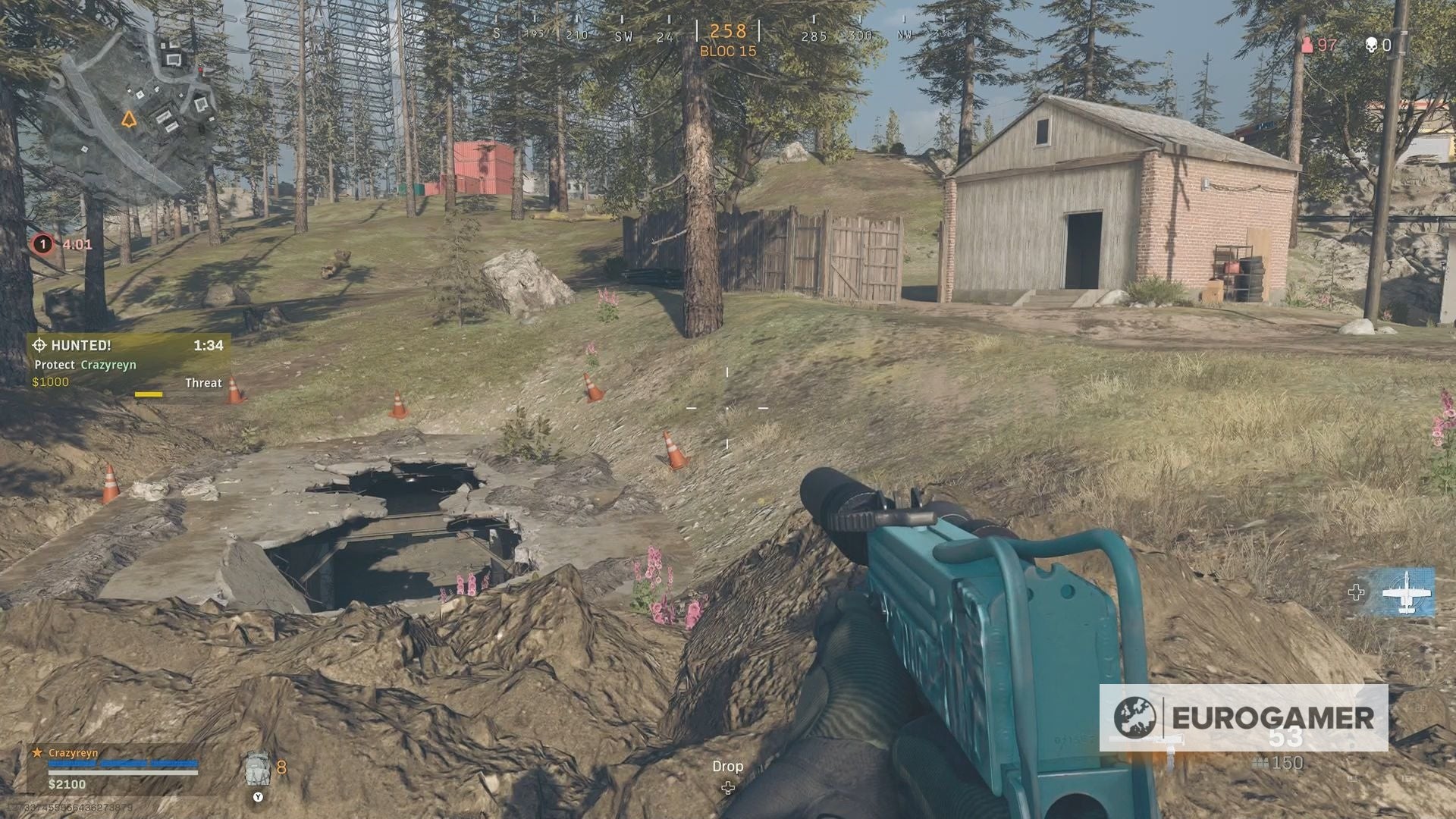Click the Crazyreyn squad member nameplate
Image resolution: width=1456 pixels, height=819 pixels.
click(73, 753)
